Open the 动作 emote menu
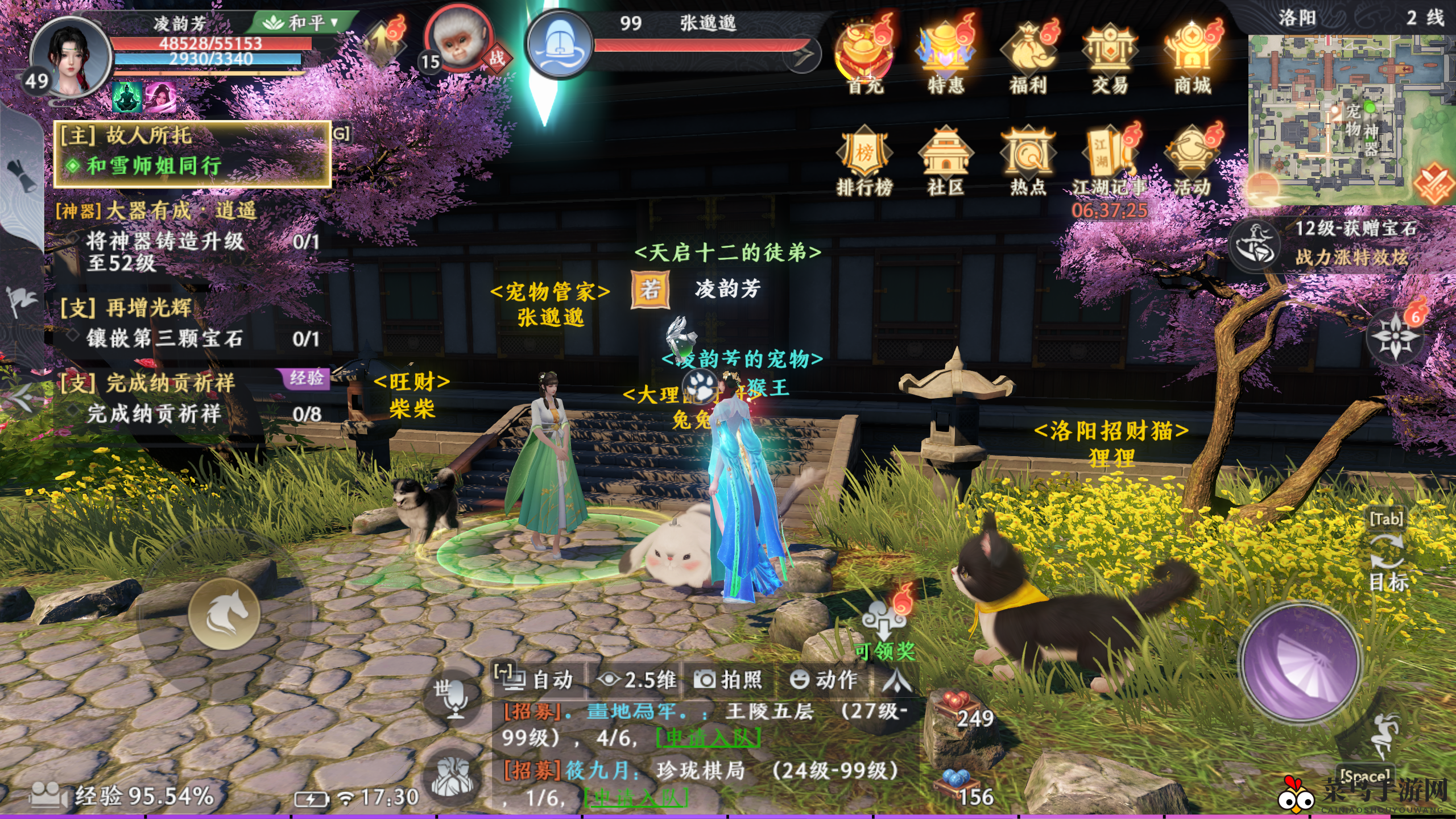 pos(824,679)
